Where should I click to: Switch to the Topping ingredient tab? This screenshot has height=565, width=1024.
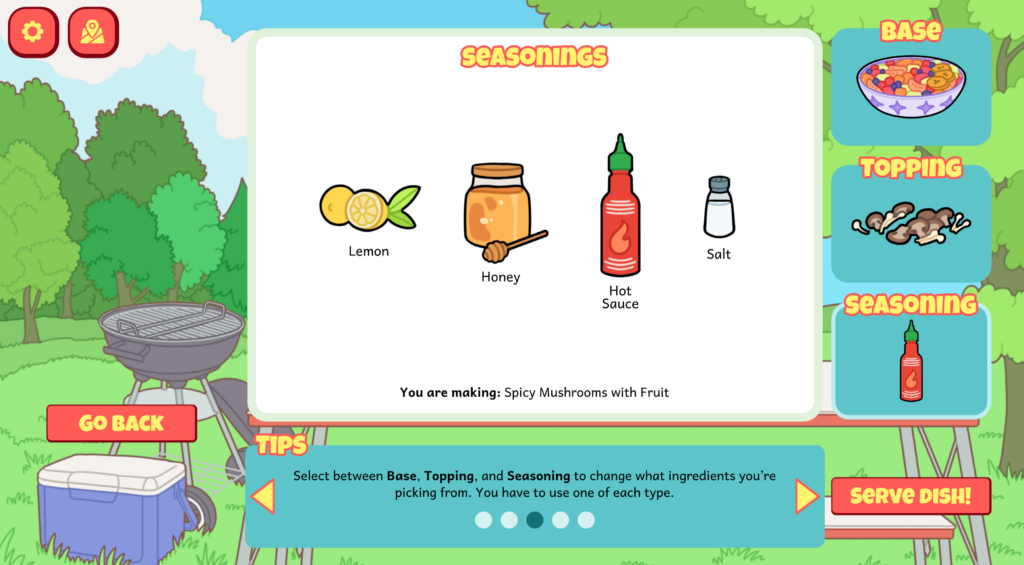[x=911, y=222]
